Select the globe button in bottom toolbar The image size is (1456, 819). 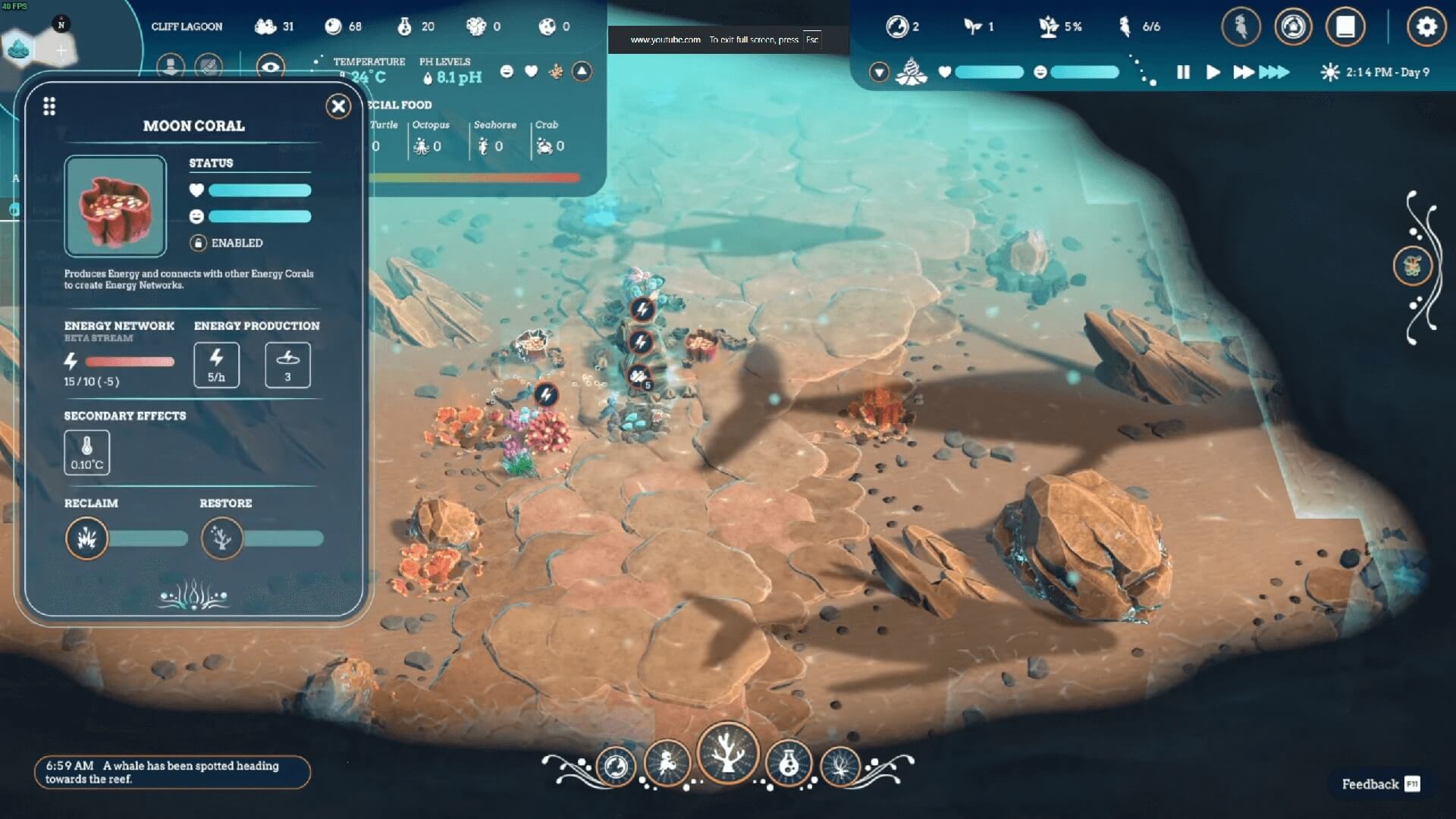coord(616,766)
